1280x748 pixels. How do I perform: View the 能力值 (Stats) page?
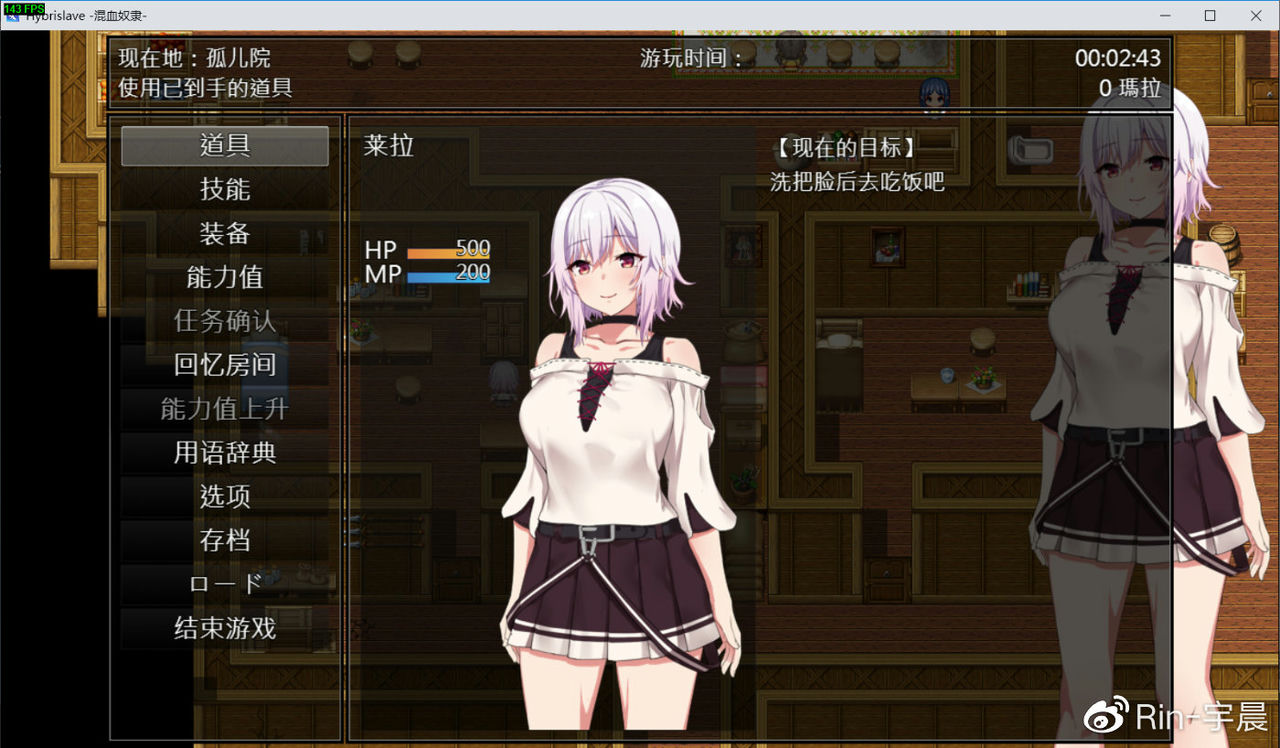pos(225,277)
